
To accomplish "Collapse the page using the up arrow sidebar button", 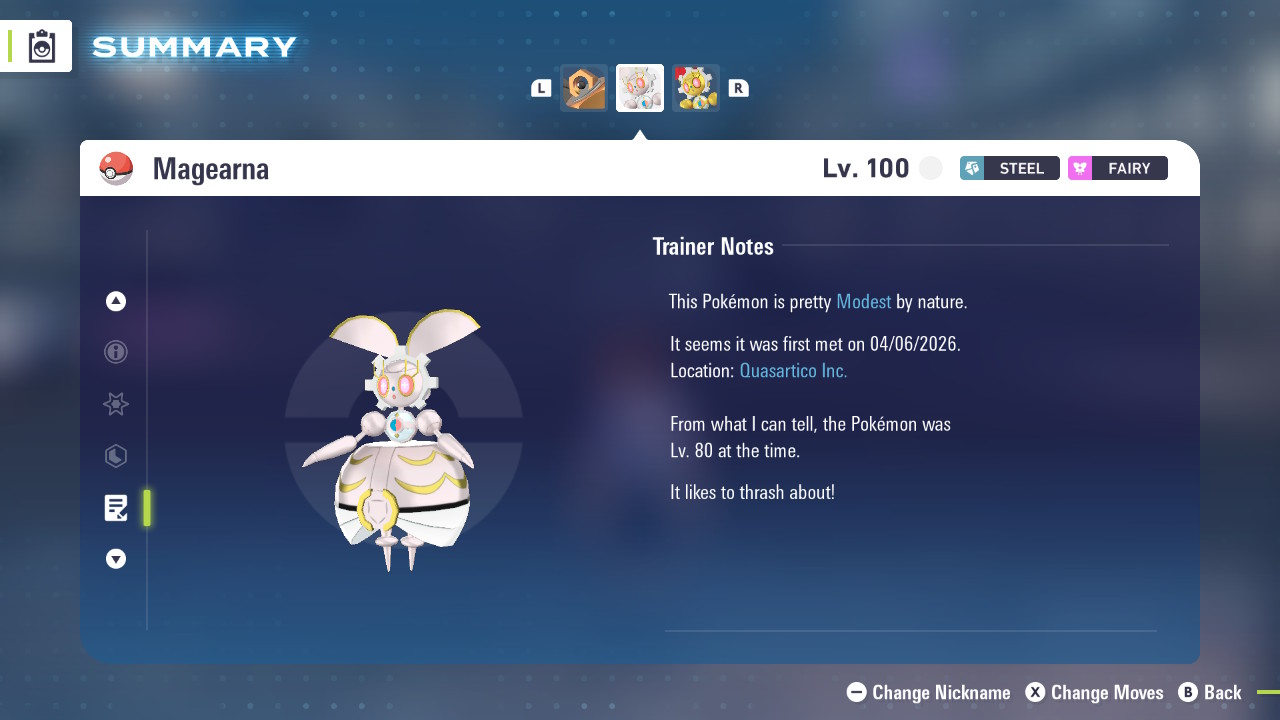I will click(x=115, y=300).
